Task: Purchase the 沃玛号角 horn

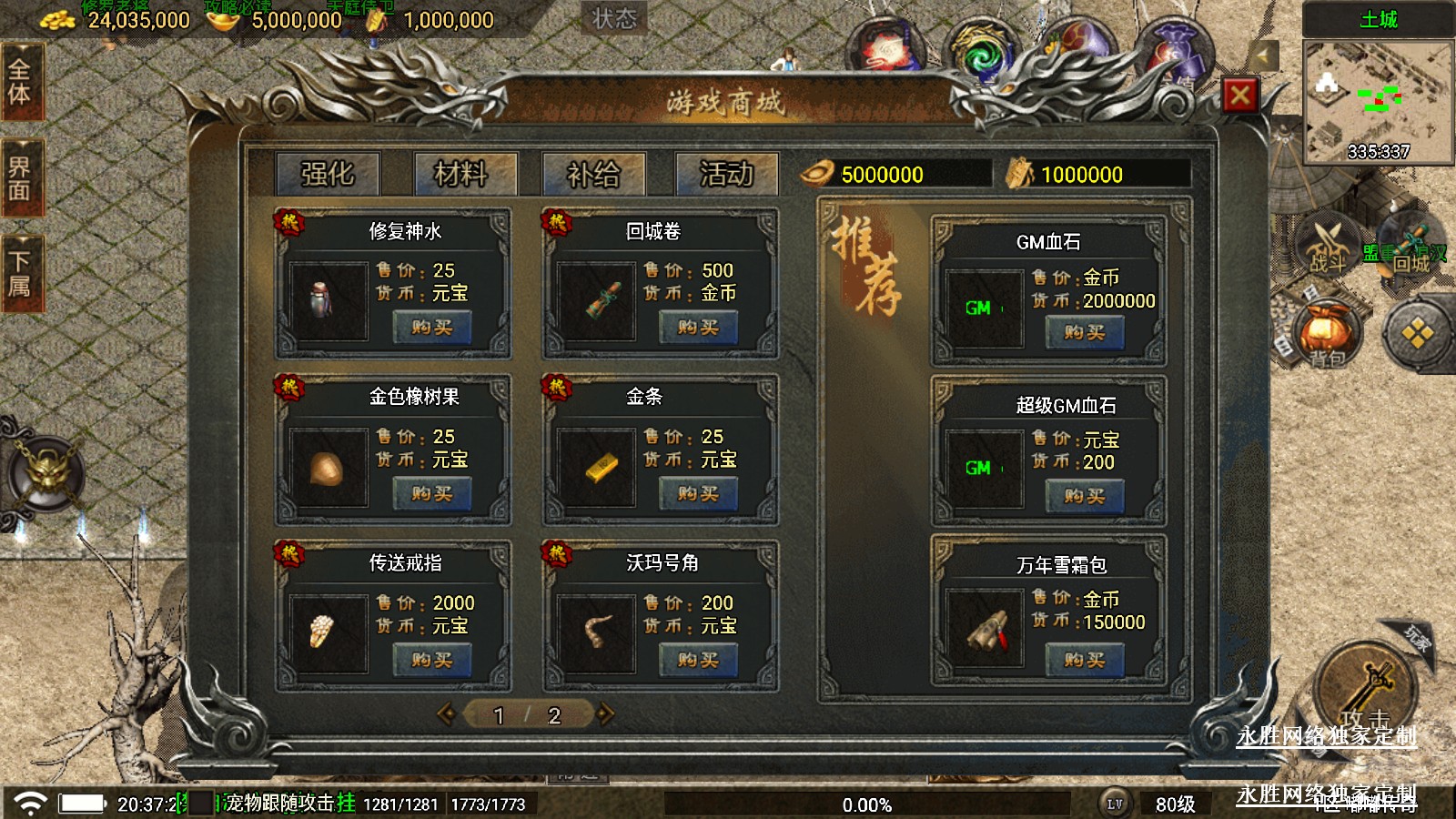Action: 698,661
